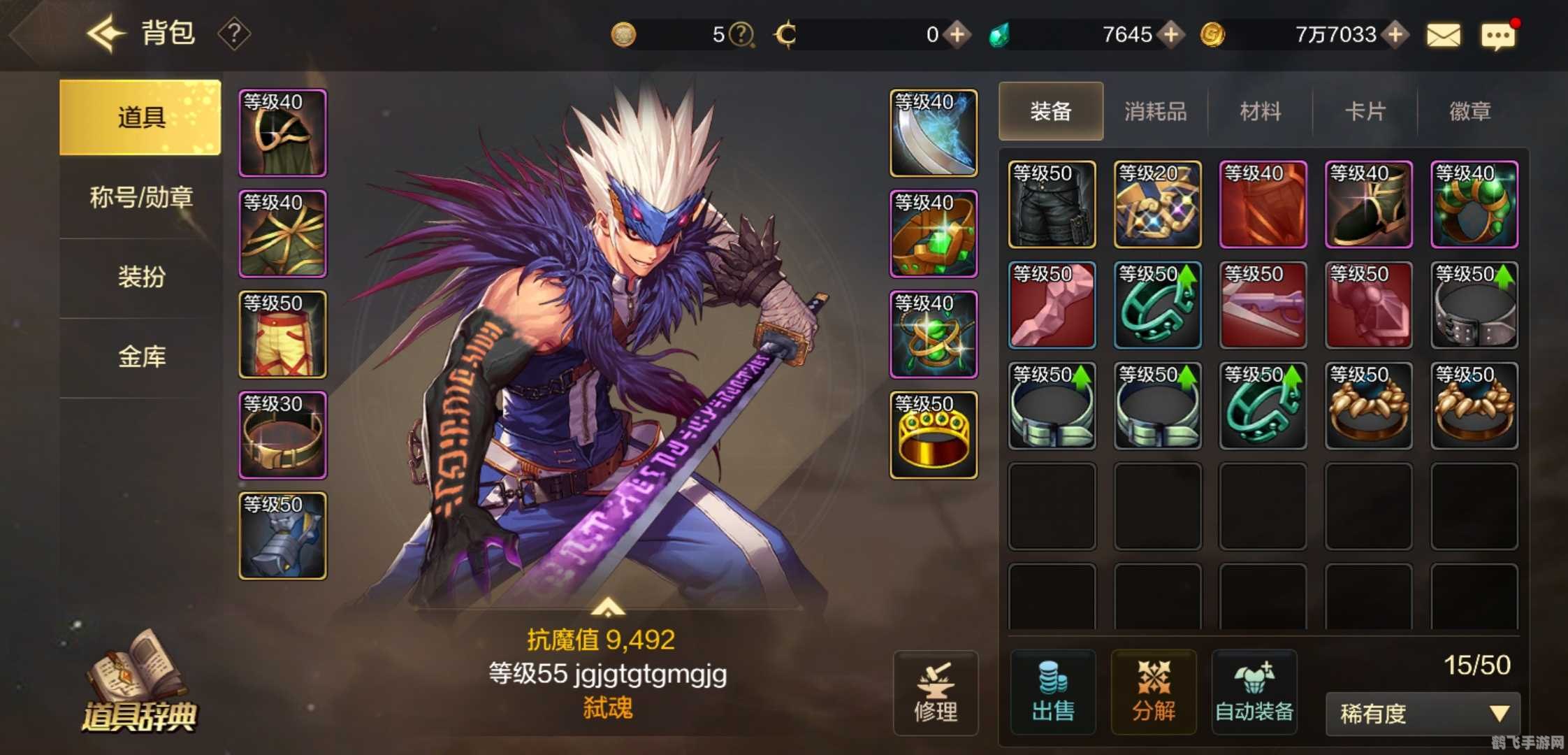Switch to the 徽章 badge tab

coord(1469,112)
